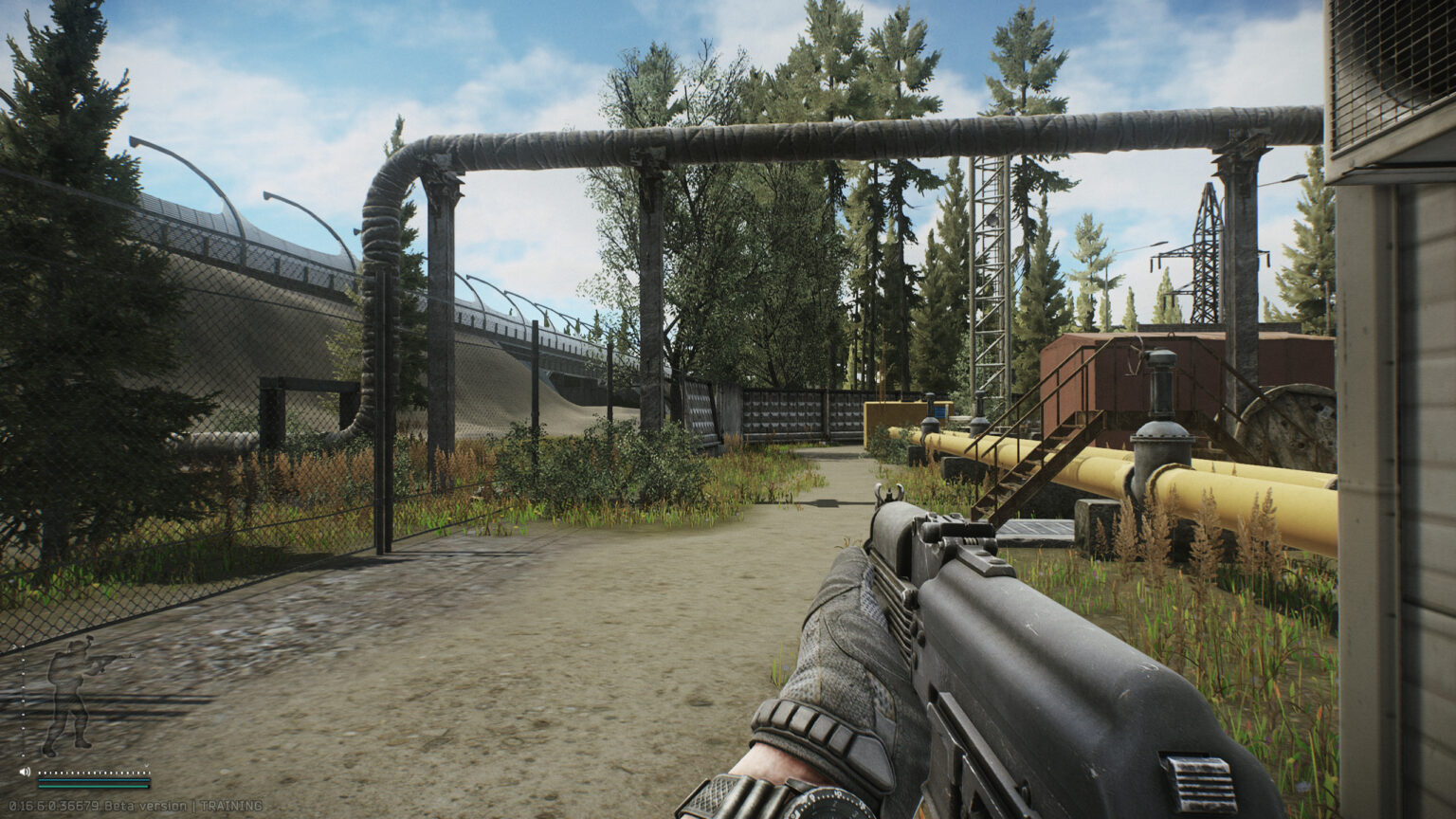Click the TRAINING label text
Viewport: 1456px width, 819px height.
coord(230,805)
